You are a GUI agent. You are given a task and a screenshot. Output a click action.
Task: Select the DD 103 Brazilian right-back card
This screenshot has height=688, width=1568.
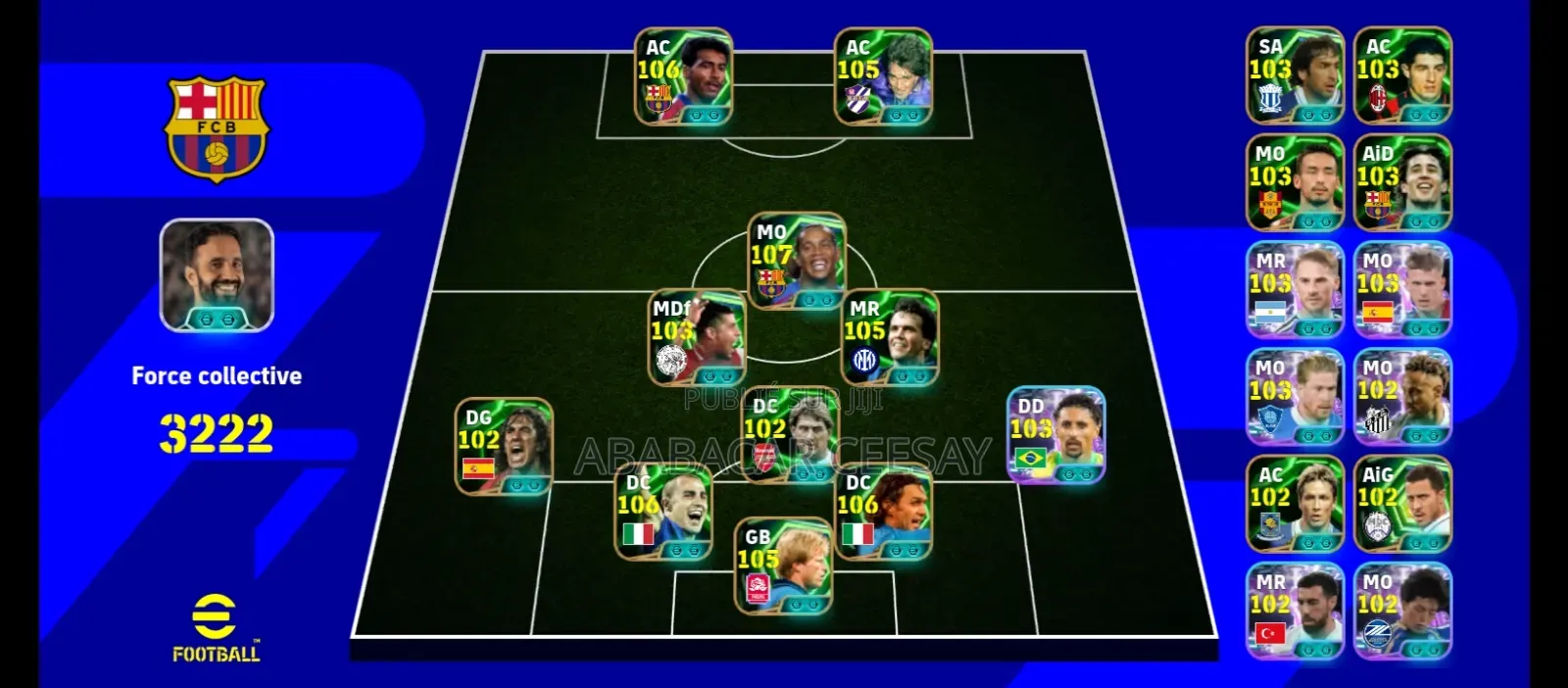coord(1056,434)
